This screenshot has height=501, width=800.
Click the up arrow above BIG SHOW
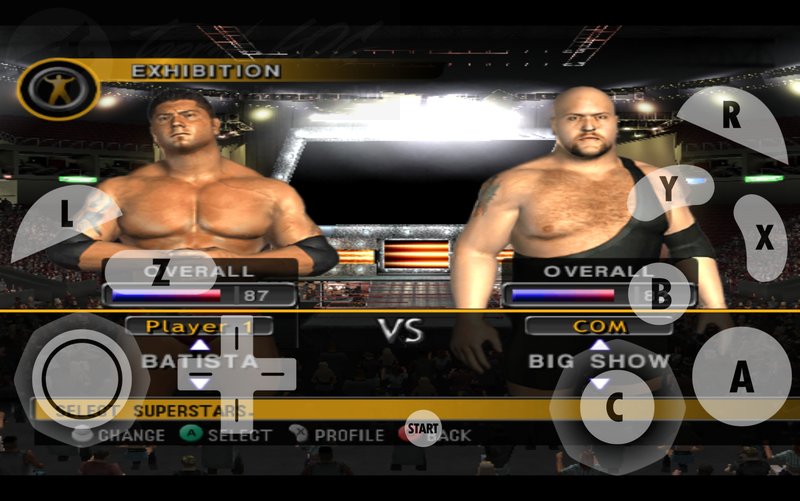pos(599,345)
